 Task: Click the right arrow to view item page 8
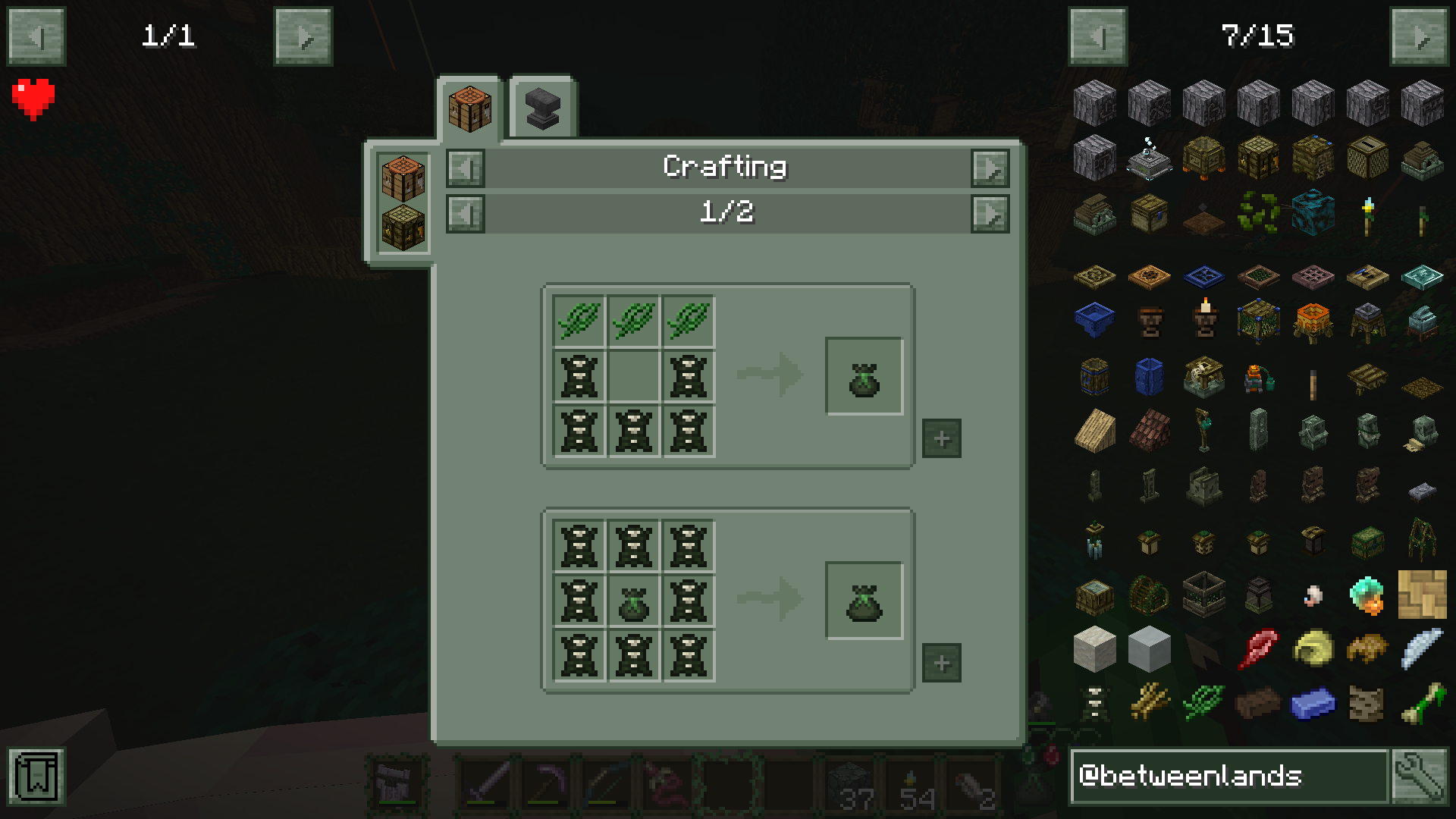(x=1422, y=36)
